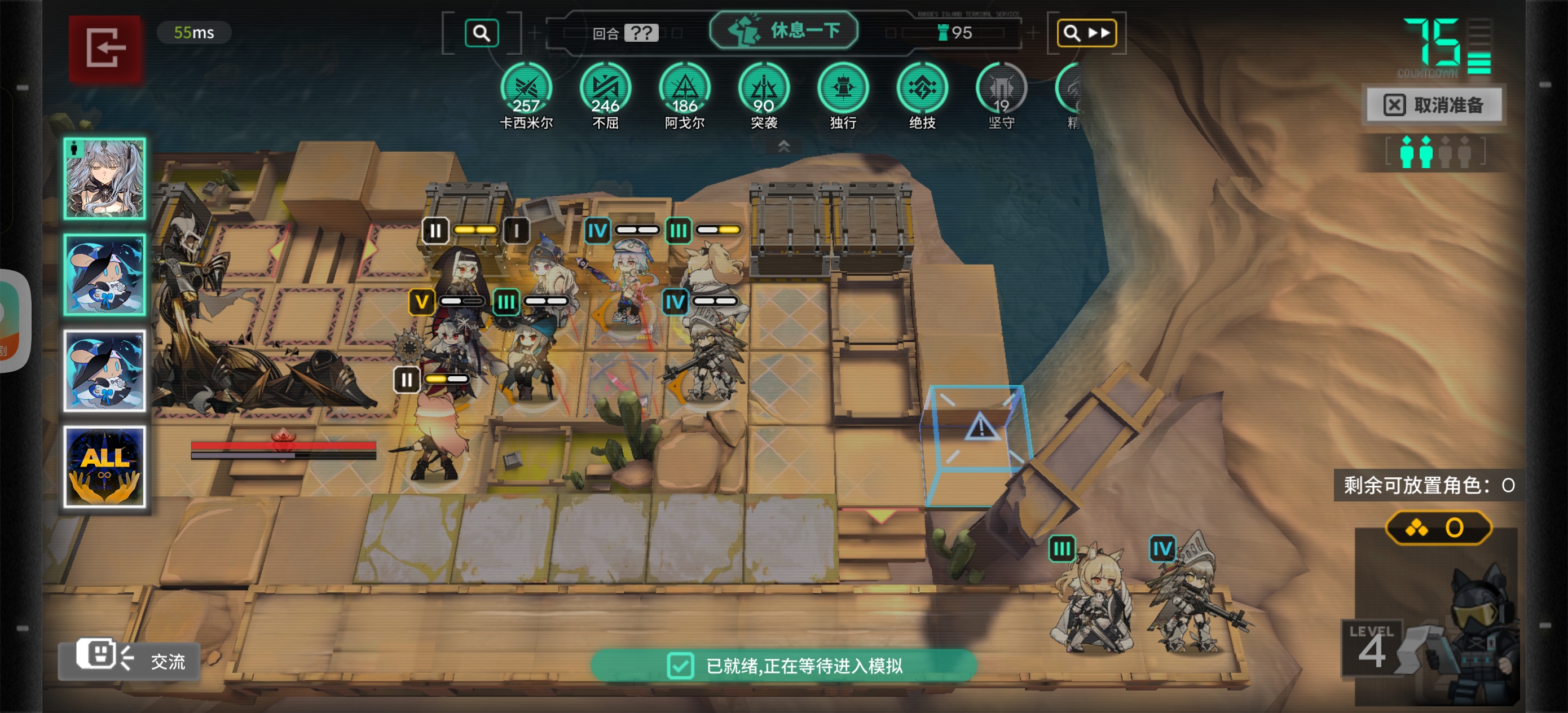
Task: Click the gold coin counter
Action: point(1438,527)
